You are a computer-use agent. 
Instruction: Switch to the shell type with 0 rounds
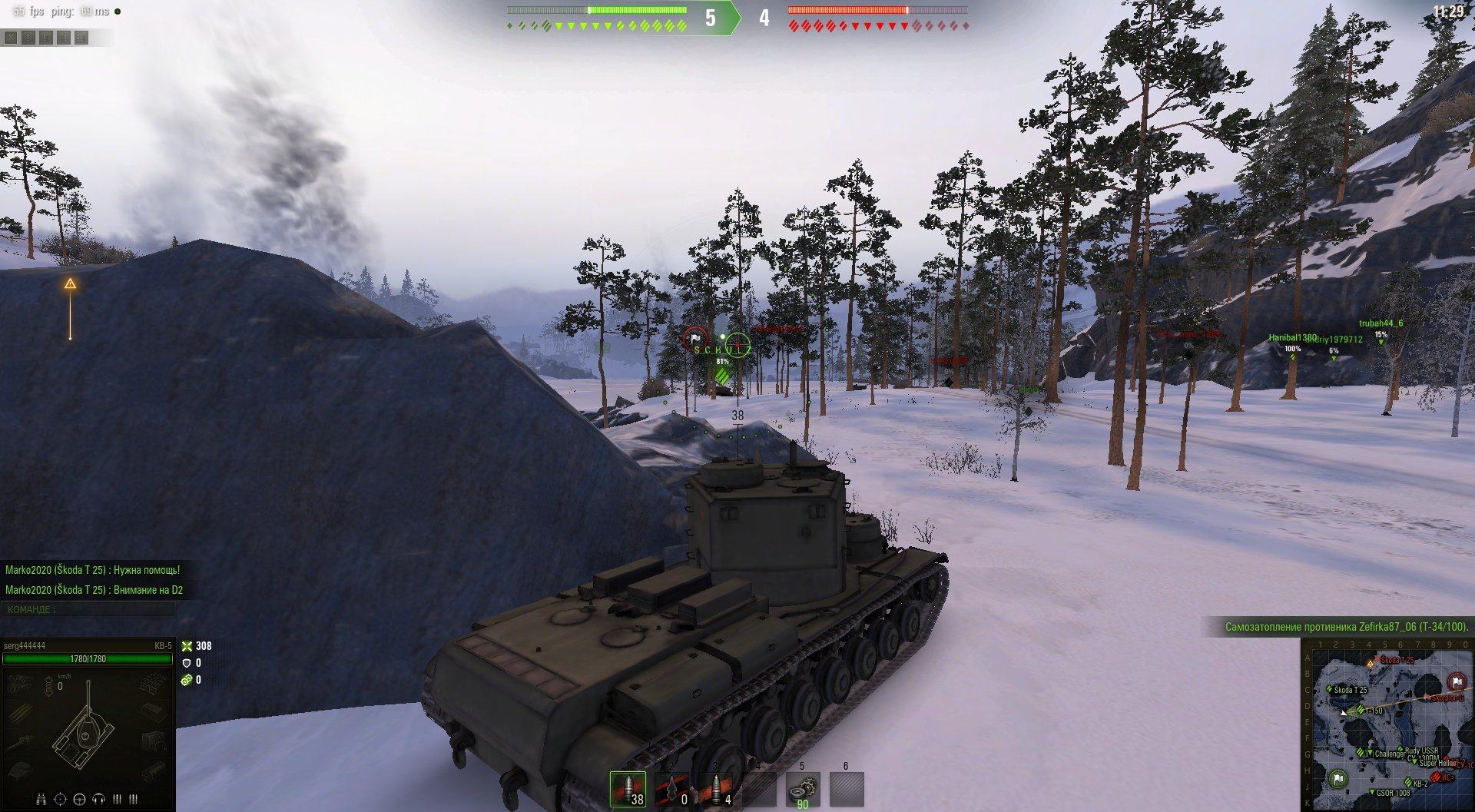coord(672,789)
